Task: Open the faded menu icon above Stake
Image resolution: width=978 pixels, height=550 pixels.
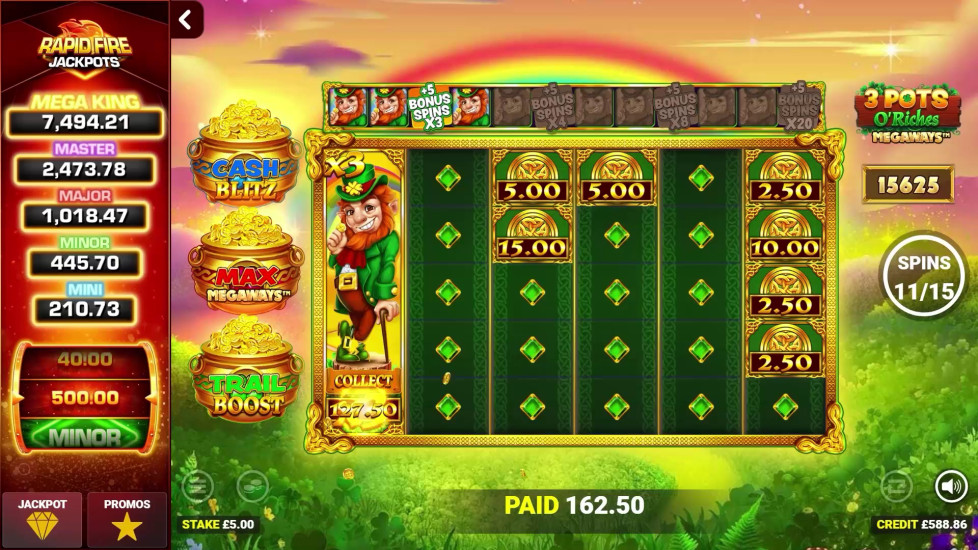Action: [198, 486]
